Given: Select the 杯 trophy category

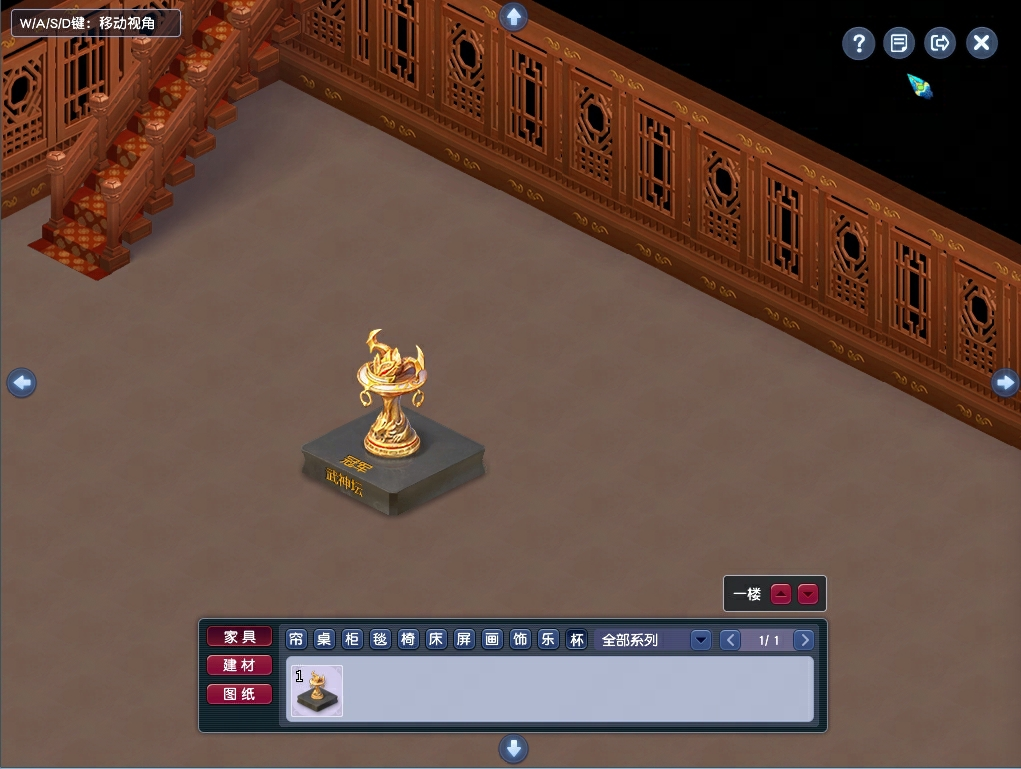Looking at the screenshot, I should point(577,640).
